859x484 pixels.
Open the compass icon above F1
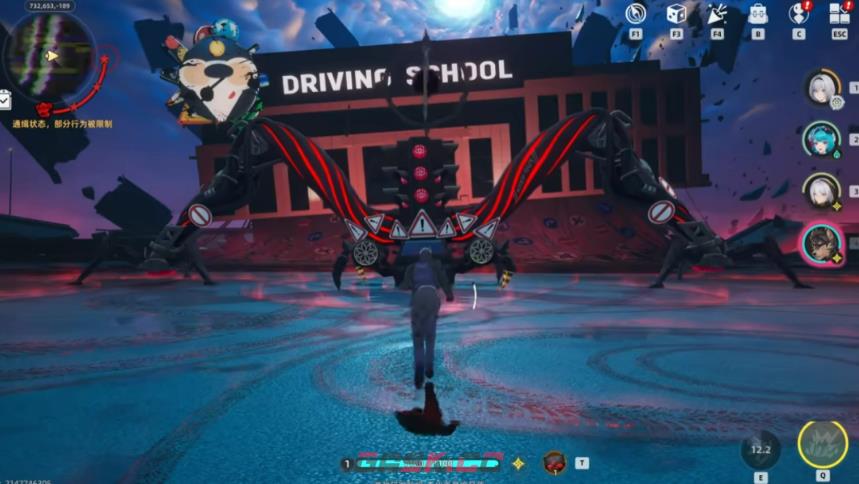point(635,14)
